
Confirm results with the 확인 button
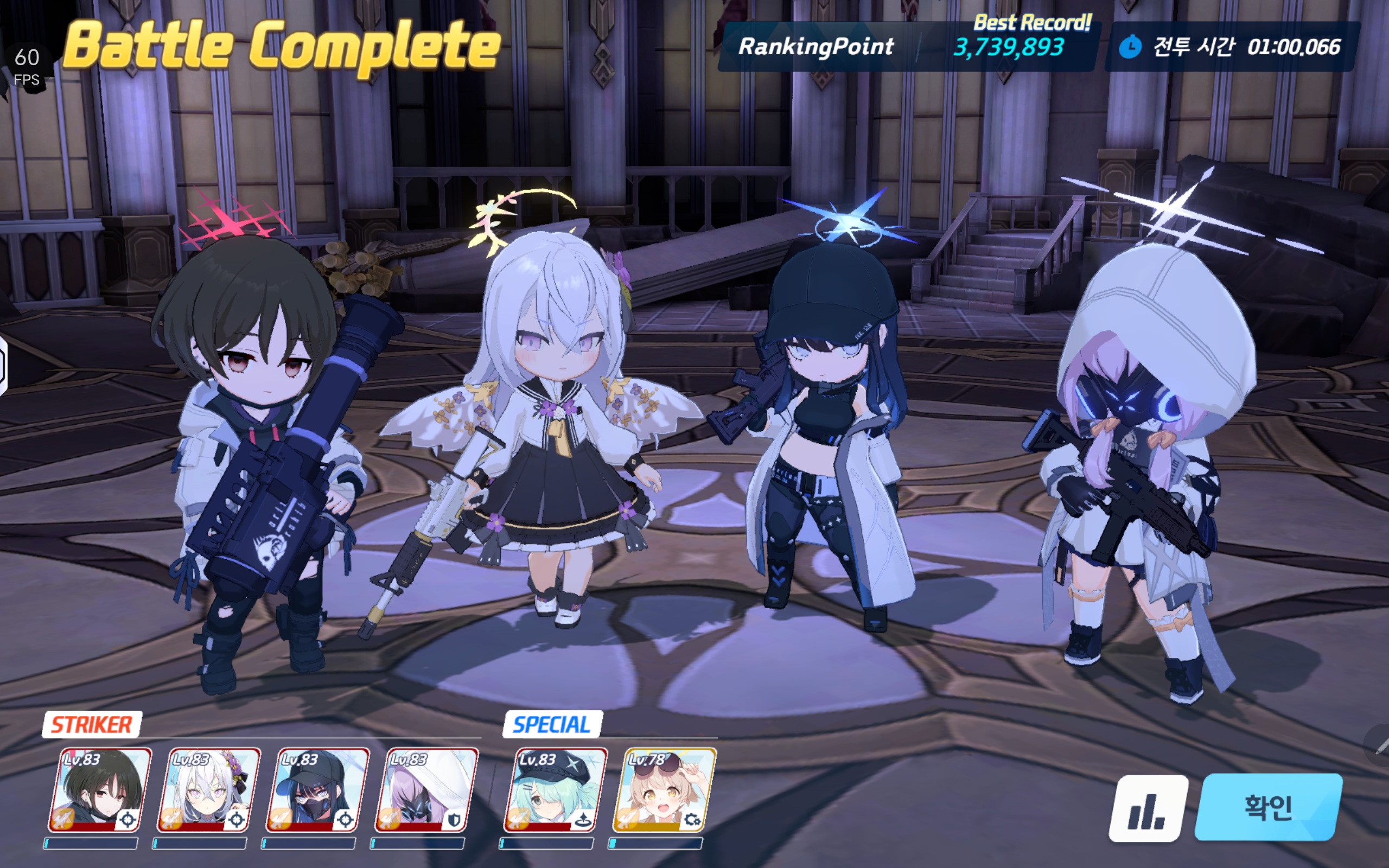coord(1268,807)
